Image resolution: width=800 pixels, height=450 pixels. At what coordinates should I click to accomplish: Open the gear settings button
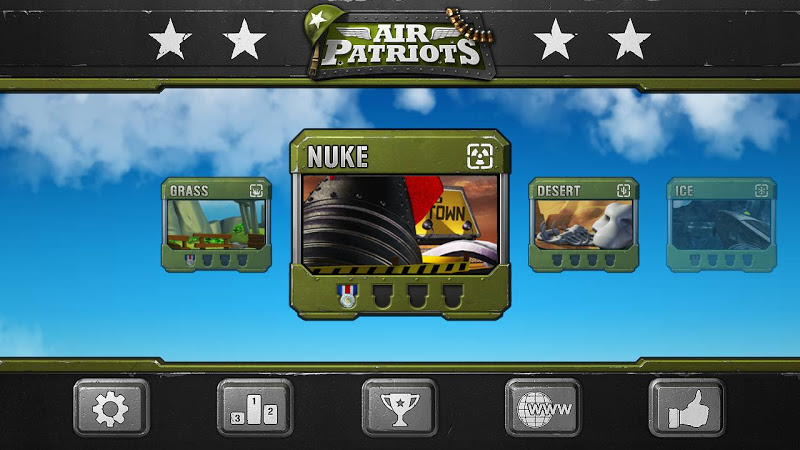tap(111, 407)
